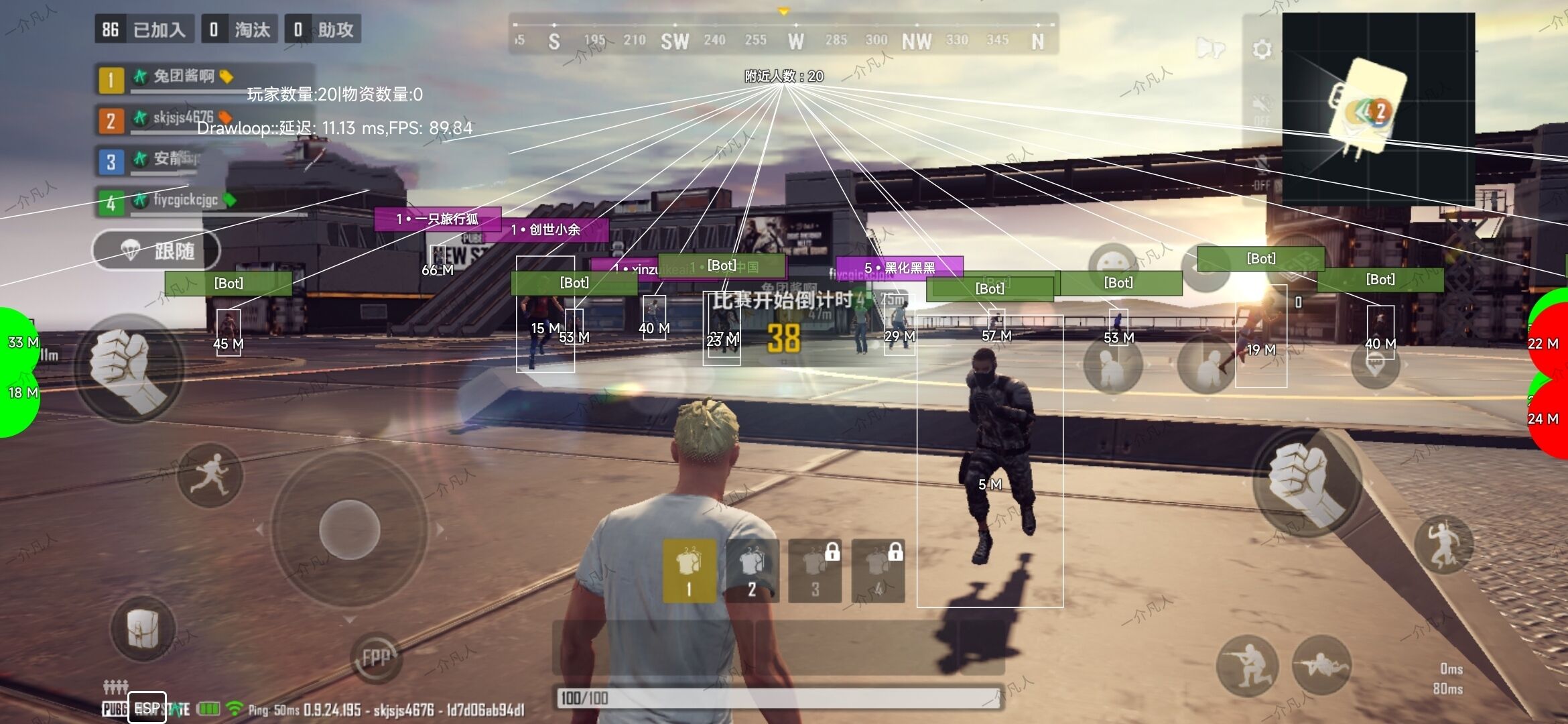Tap the left-side fist punch button
1568x724 pixels.
click(x=128, y=369)
